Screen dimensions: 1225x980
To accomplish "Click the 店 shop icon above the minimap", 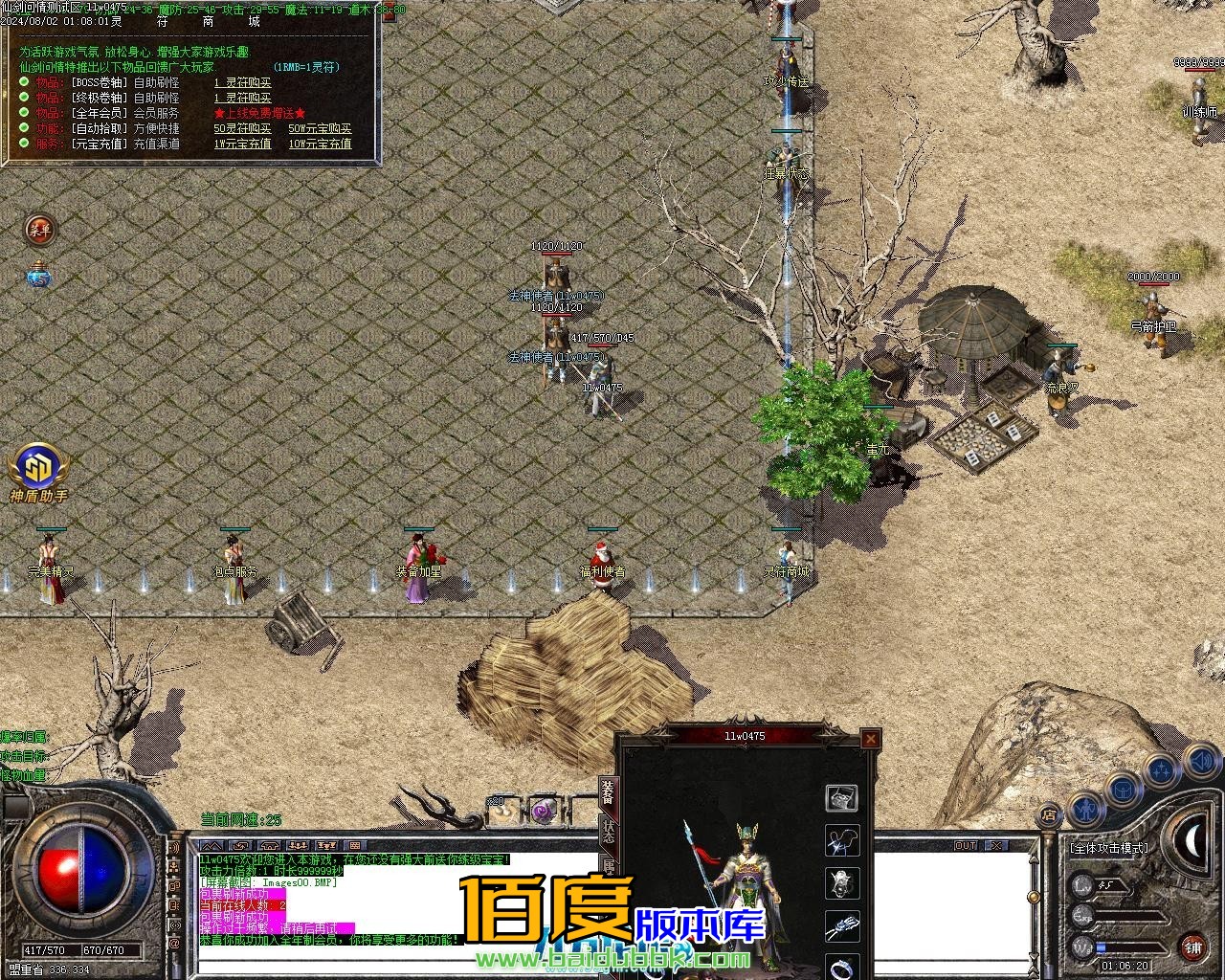I will tap(1049, 814).
